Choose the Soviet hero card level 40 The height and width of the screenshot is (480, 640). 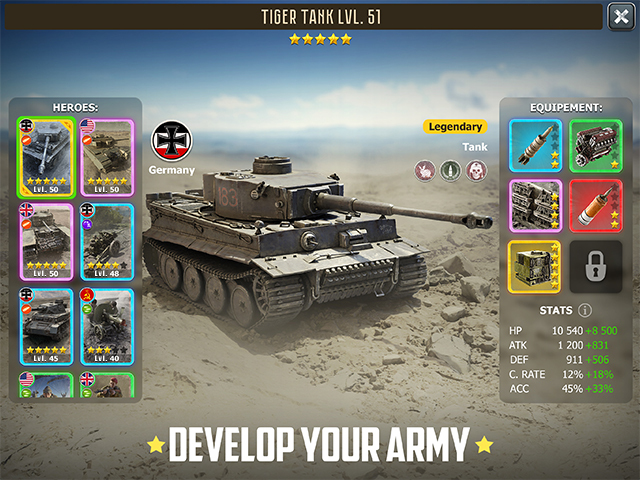coord(106,325)
